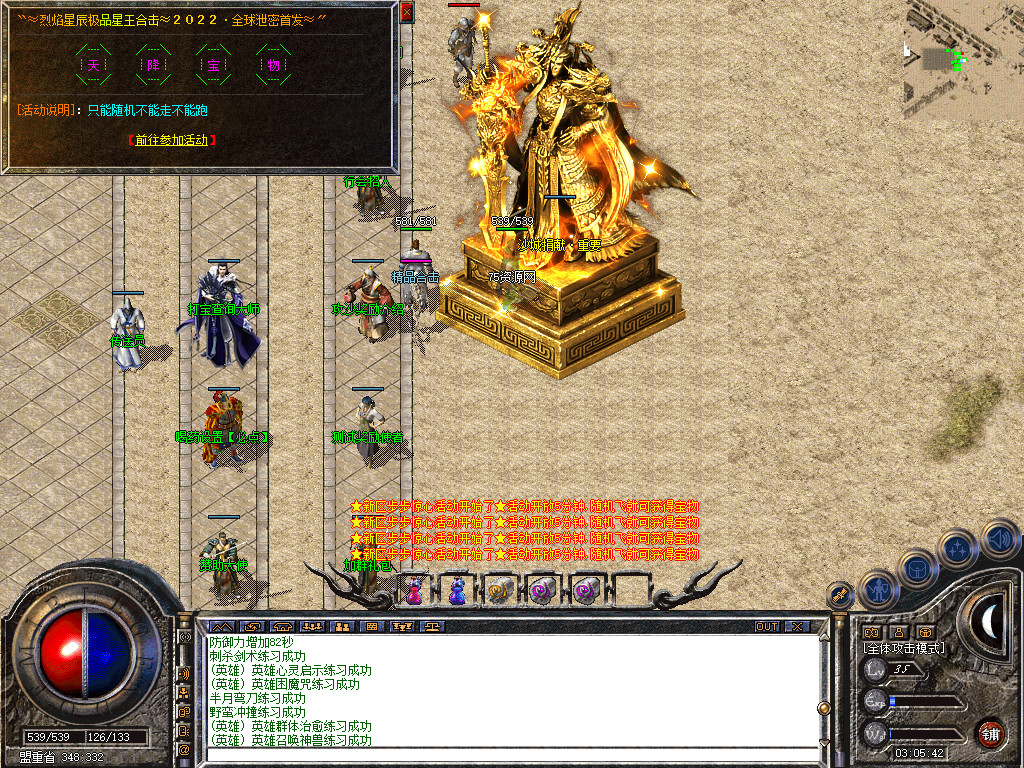Switch the 全体攻击模式 attack mode

[x=903, y=648]
